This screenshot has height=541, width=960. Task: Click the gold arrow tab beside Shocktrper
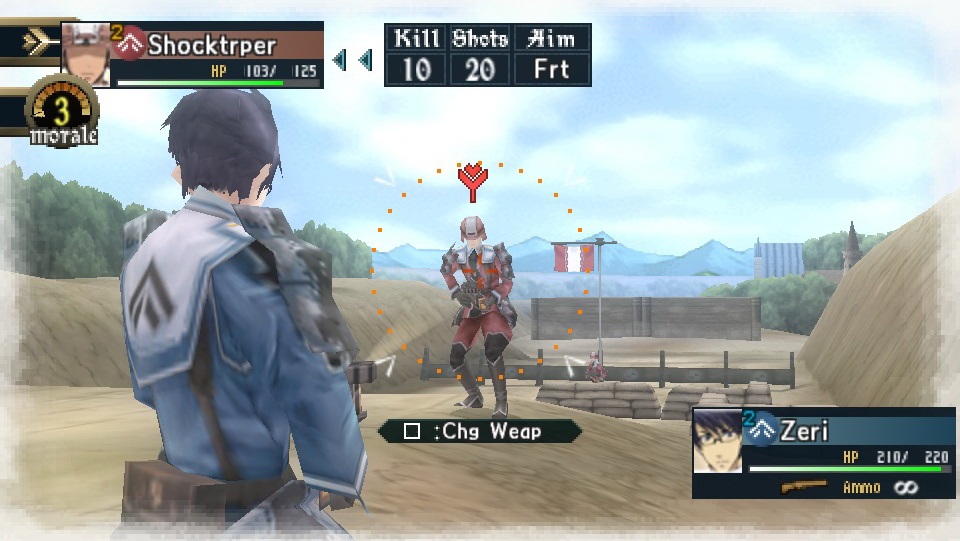(32, 42)
